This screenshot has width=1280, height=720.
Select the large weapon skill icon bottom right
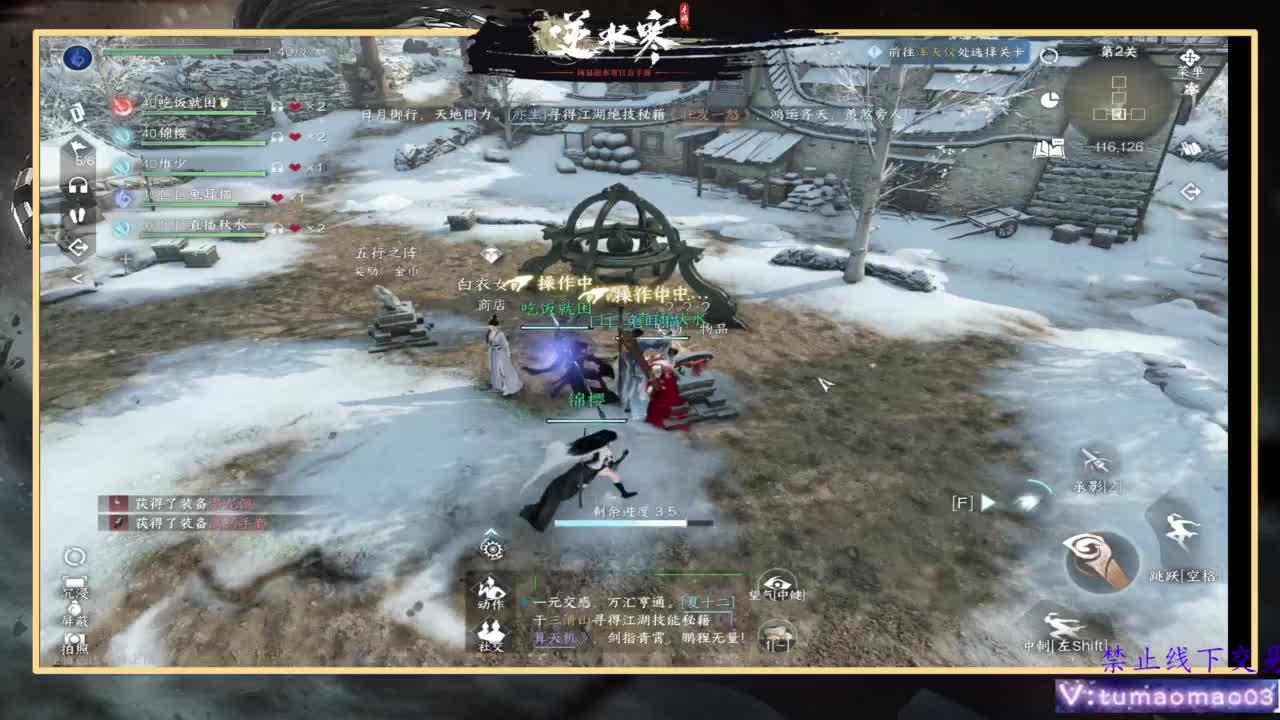(x=1100, y=558)
